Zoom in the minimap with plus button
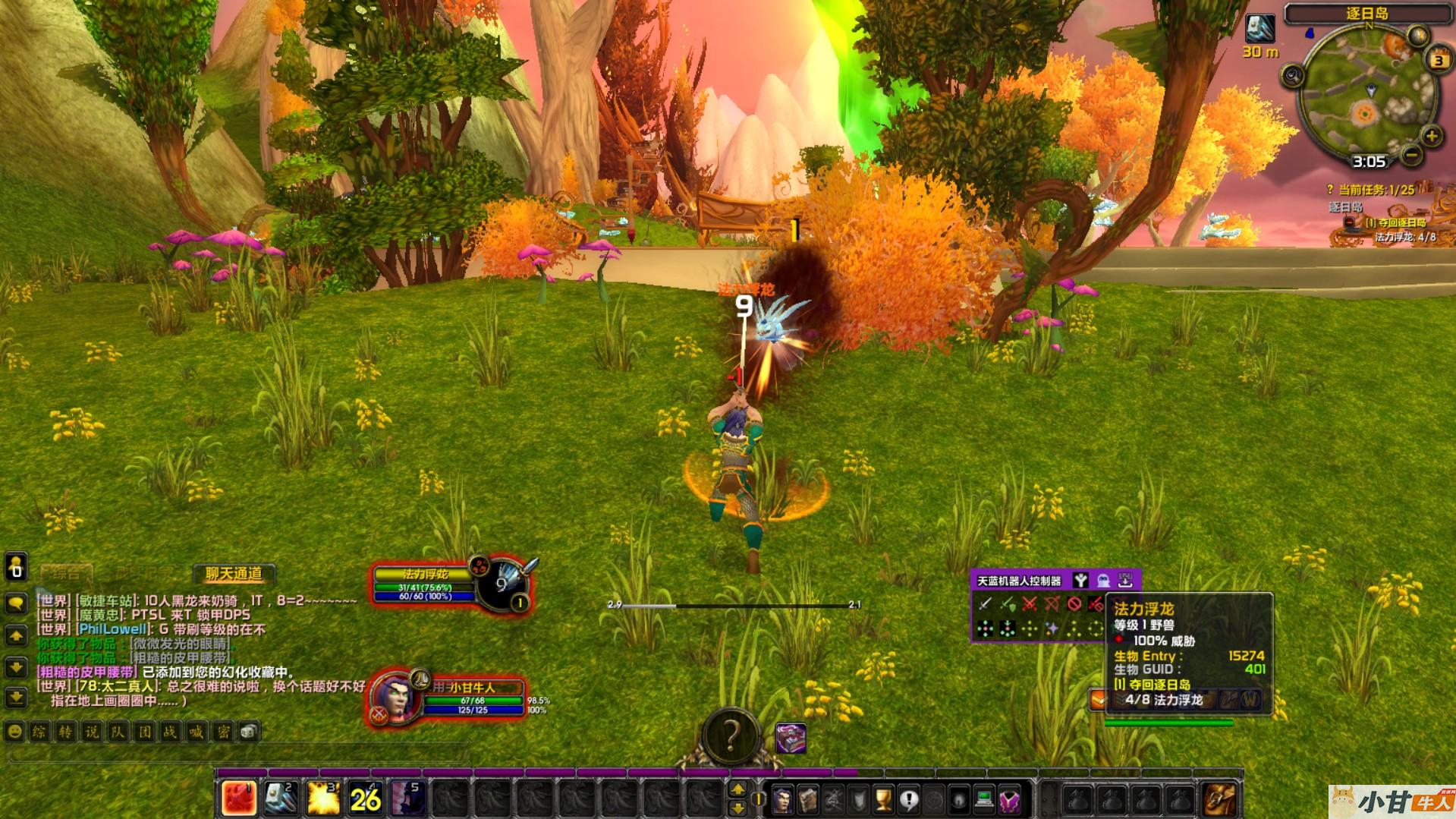 pyautogui.click(x=1431, y=137)
